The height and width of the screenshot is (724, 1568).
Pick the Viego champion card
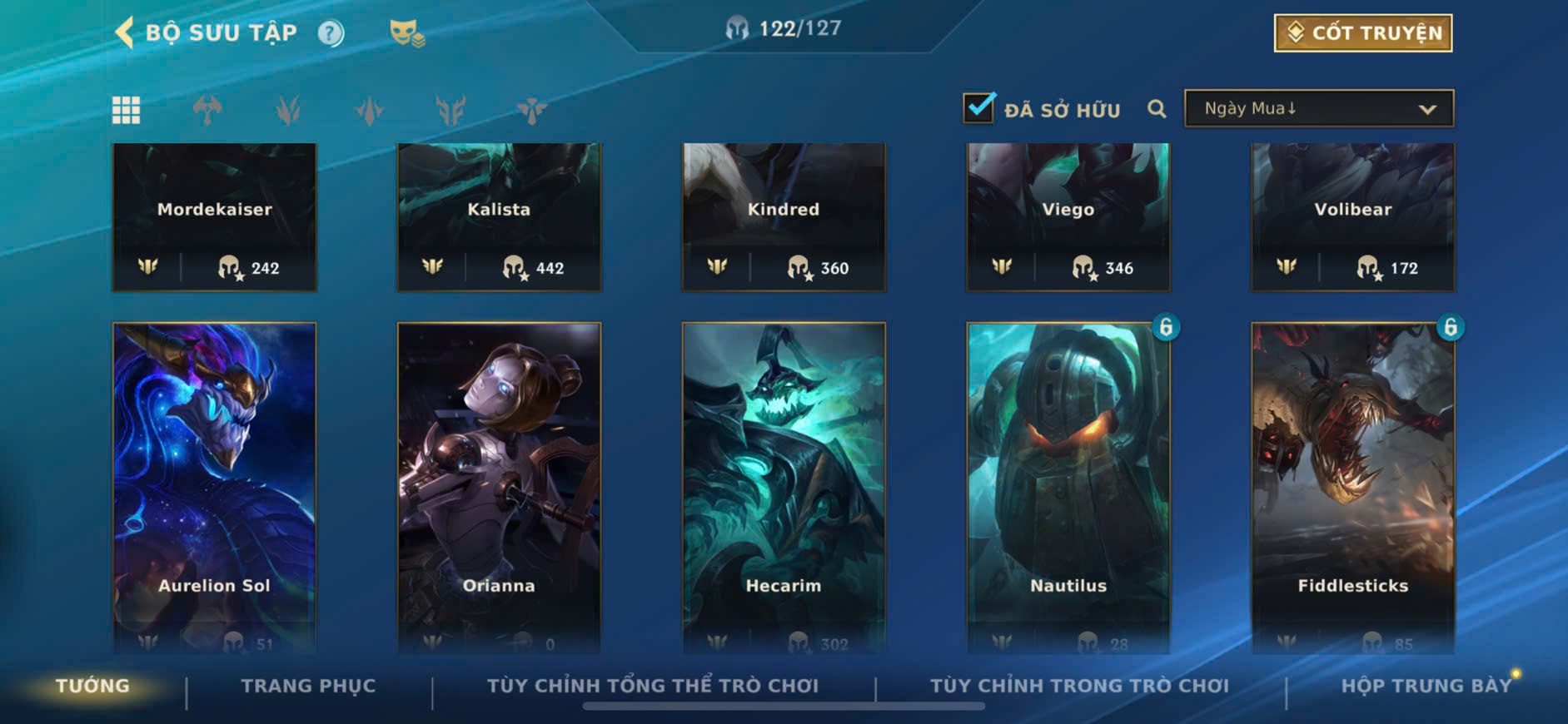1068,216
